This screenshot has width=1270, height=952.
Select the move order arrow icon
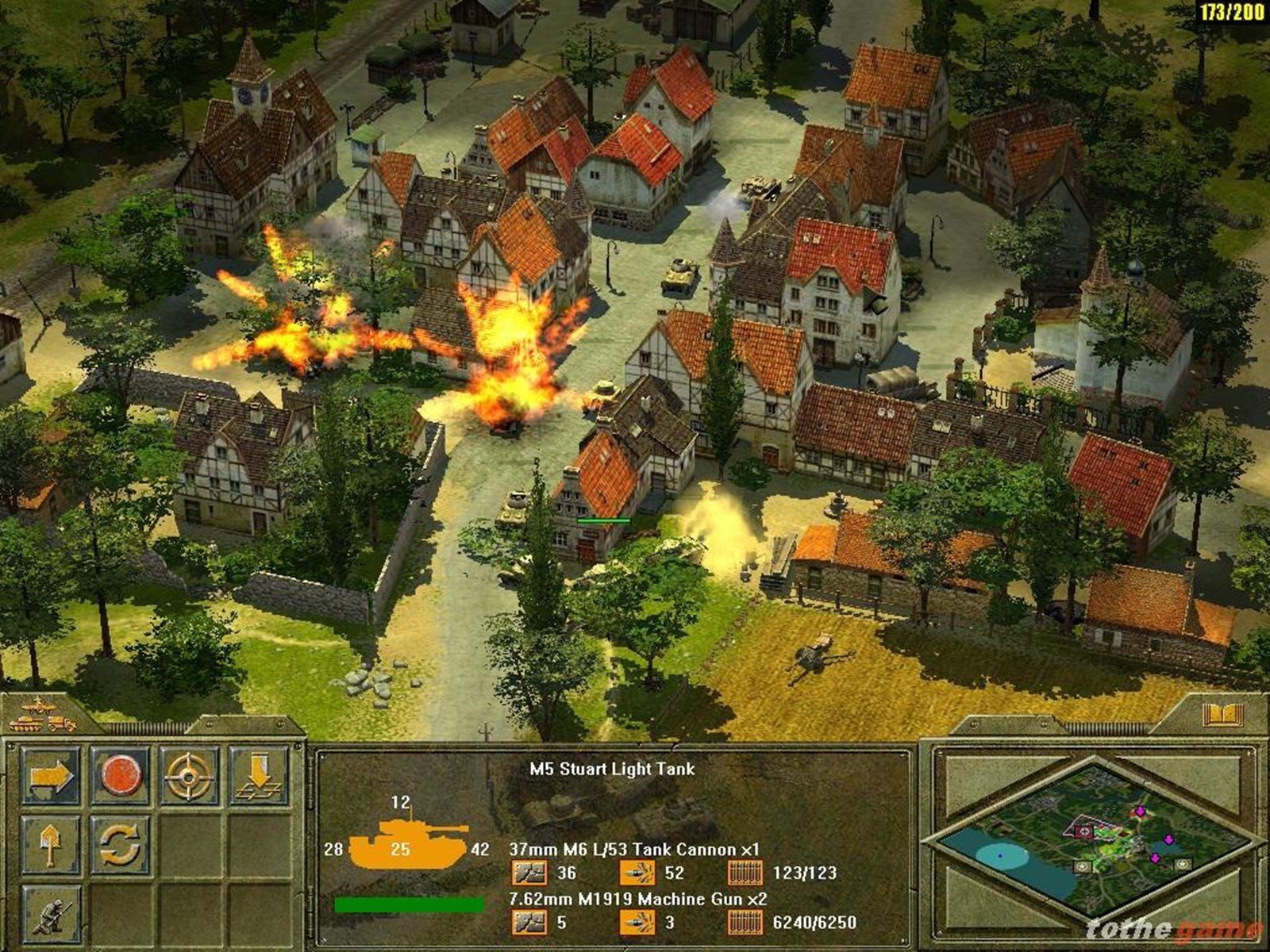tap(52, 776)
